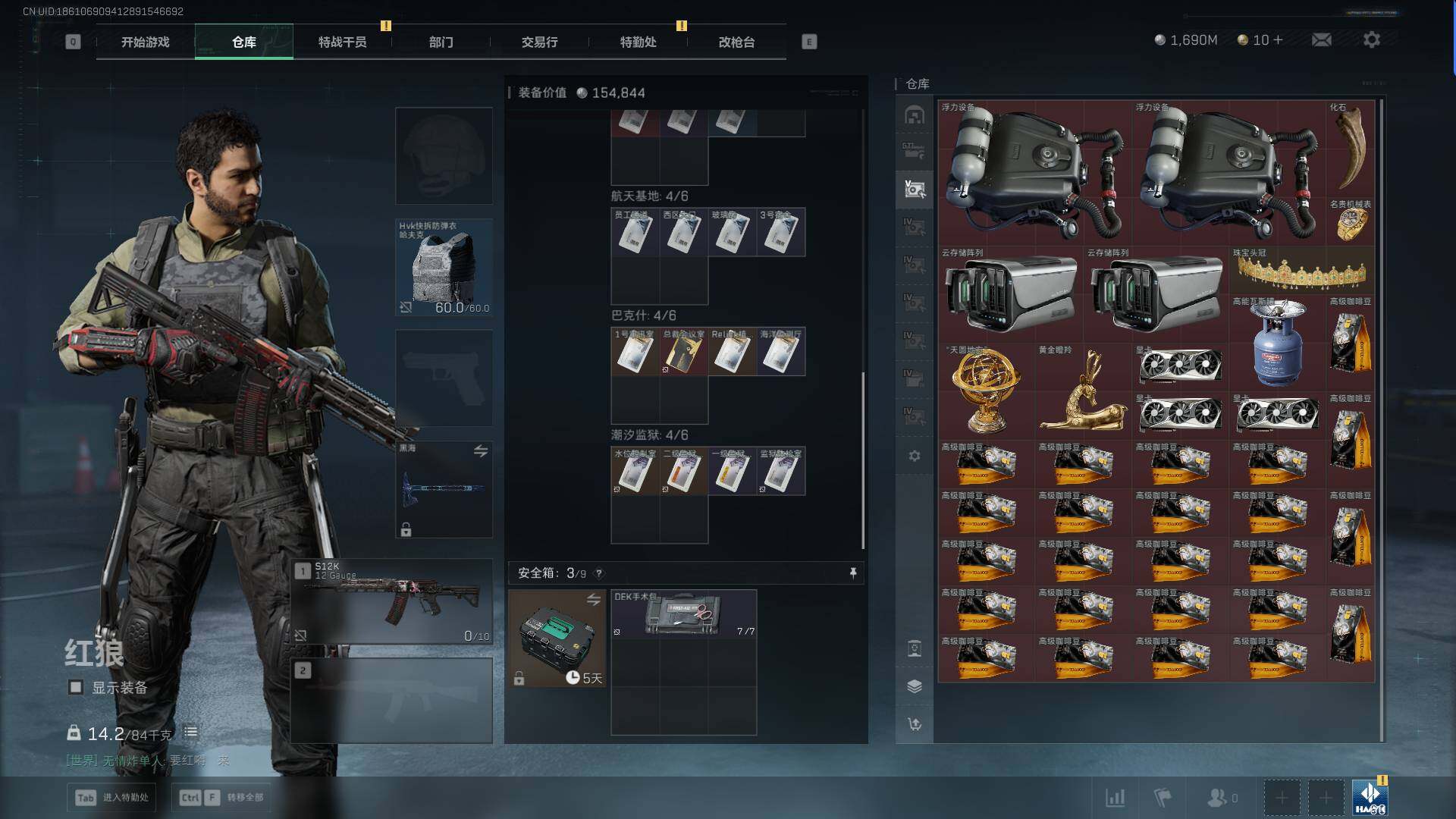The height and width of the screenshot is (819, 1456).
Task: Open the settings gear icon
Action: tap(1371, 39)
